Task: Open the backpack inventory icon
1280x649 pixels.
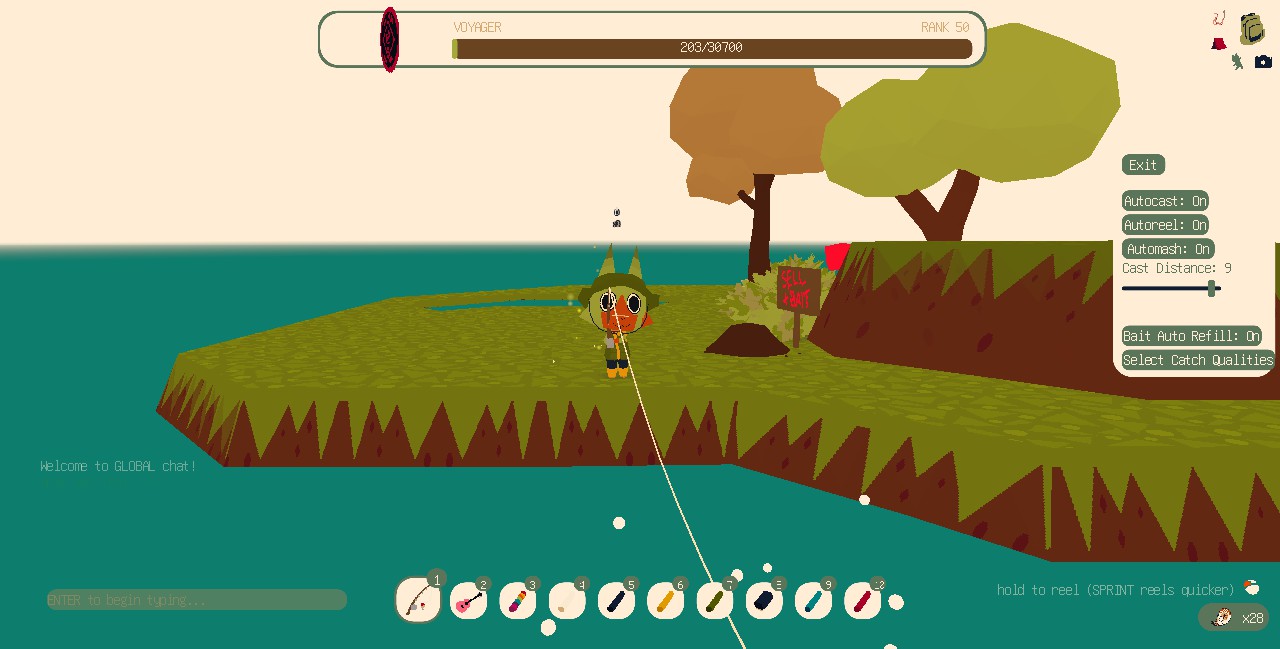Action: (1251, 29)
